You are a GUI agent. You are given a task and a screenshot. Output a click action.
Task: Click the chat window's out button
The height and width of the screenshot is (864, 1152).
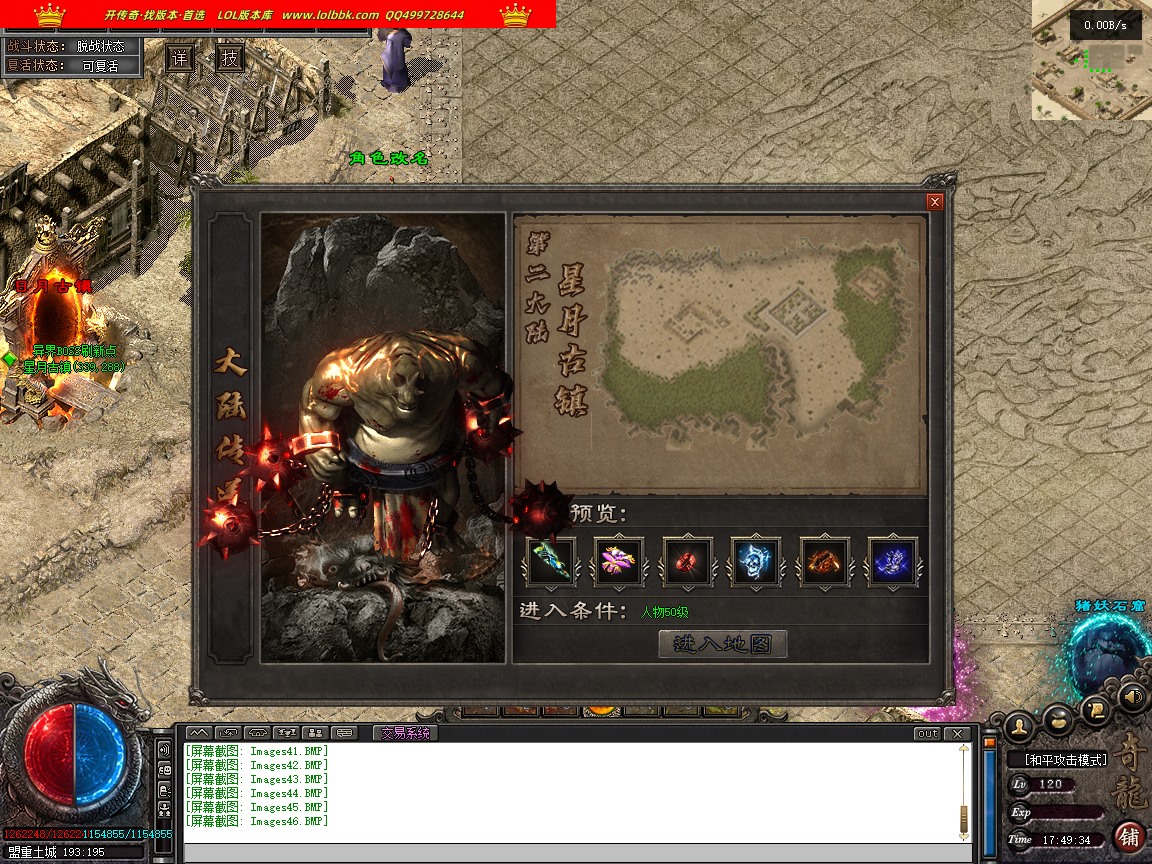[x=927, y=733]
